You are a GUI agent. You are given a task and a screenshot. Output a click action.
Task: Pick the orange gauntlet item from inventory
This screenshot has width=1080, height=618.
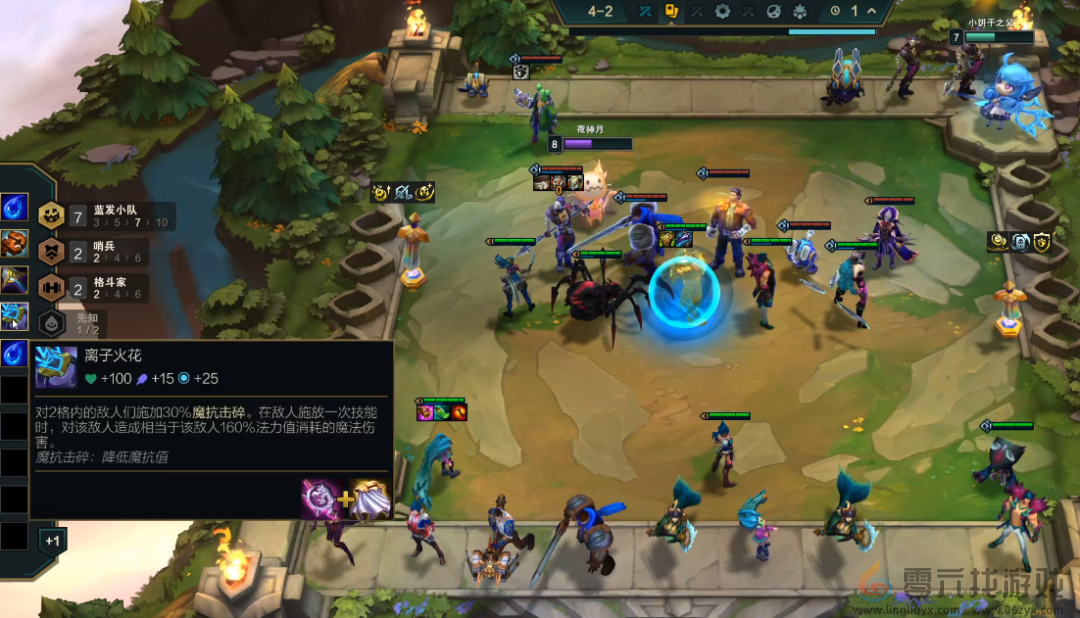point(14,243)
